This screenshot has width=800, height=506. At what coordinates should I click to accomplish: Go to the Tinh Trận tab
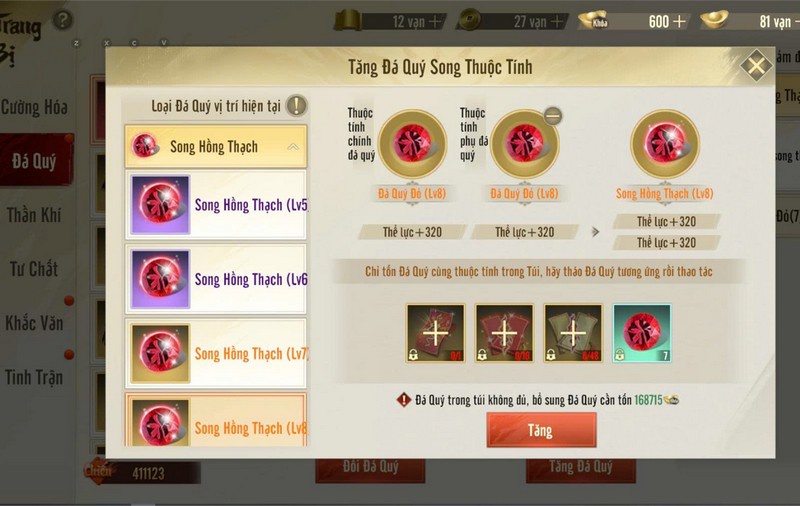click(36, 377)
